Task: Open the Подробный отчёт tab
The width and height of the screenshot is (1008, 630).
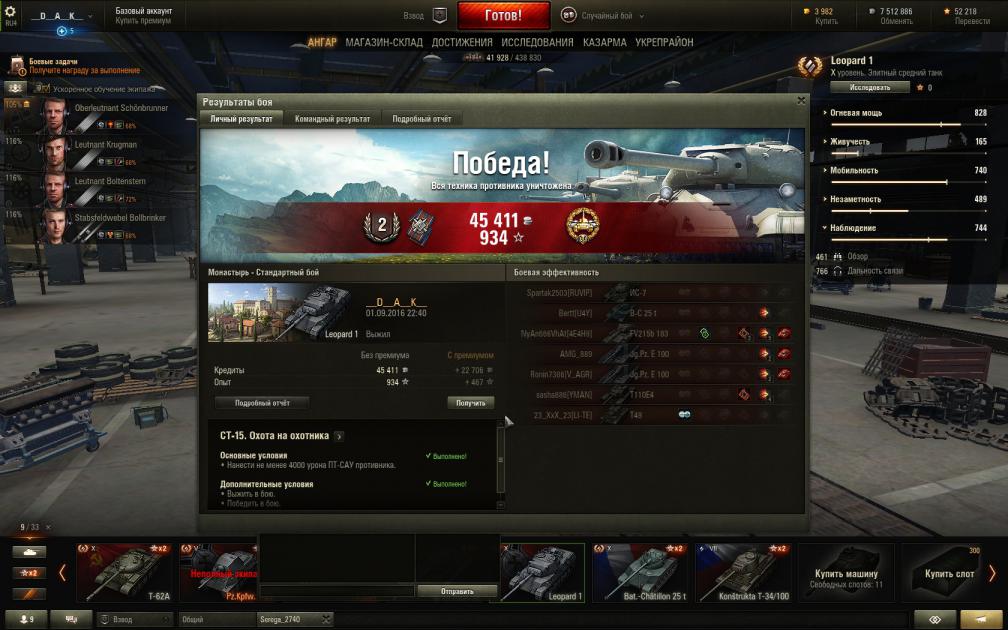Action: click(x=421, y=119)
